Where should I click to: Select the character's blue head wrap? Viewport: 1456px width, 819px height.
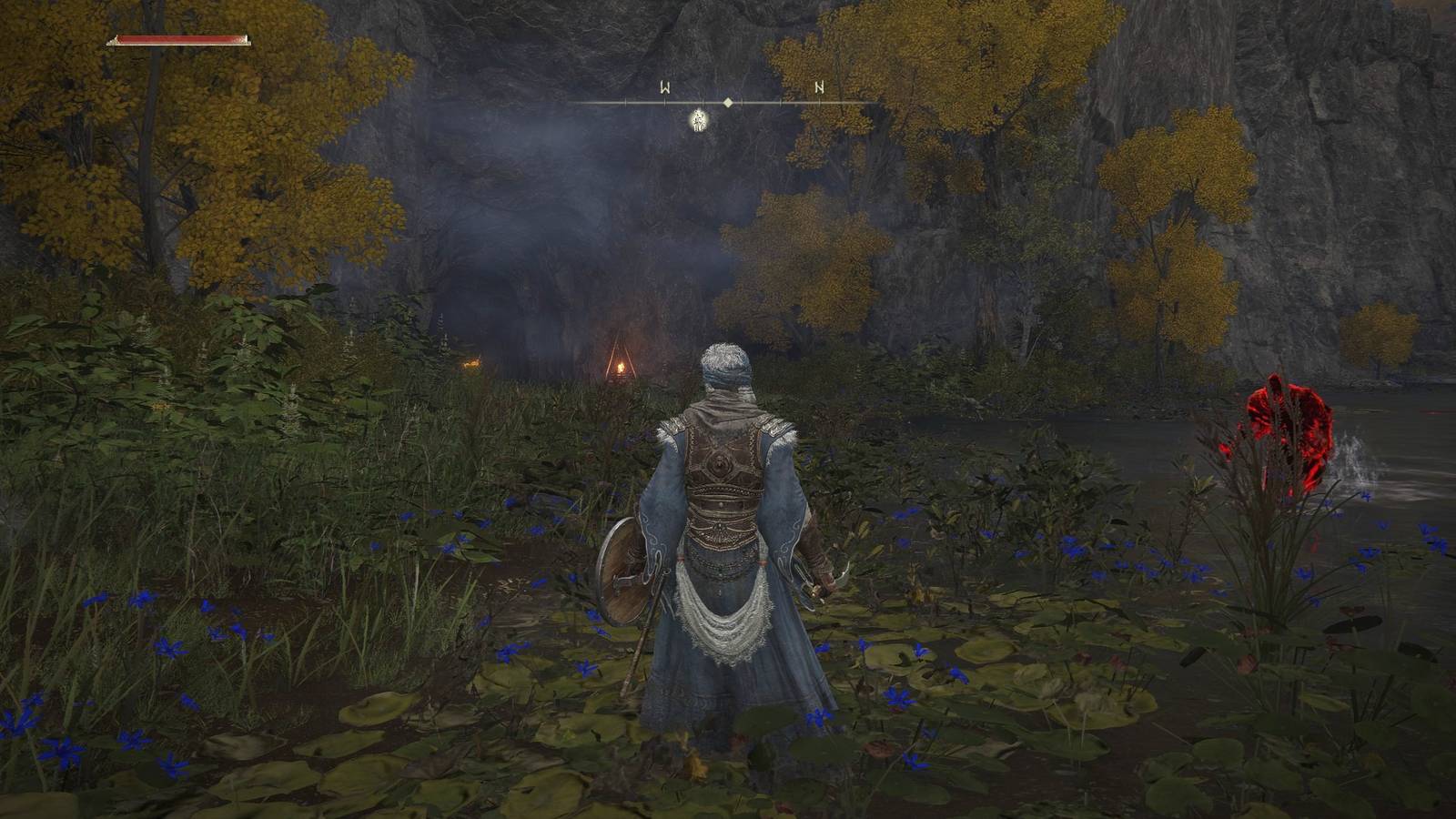[x=725, y=375]
